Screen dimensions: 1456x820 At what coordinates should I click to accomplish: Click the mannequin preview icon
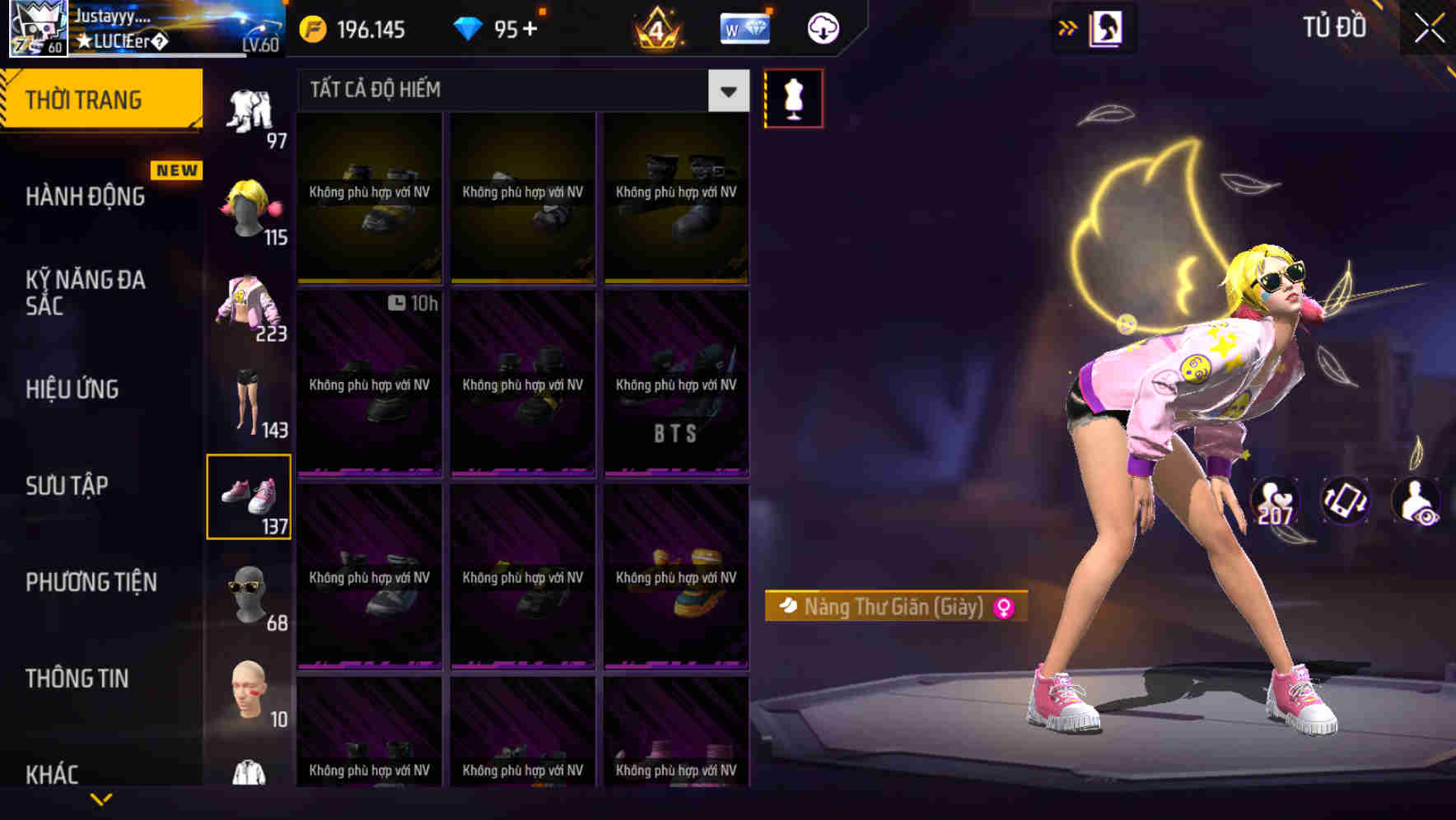pos(793,97)
